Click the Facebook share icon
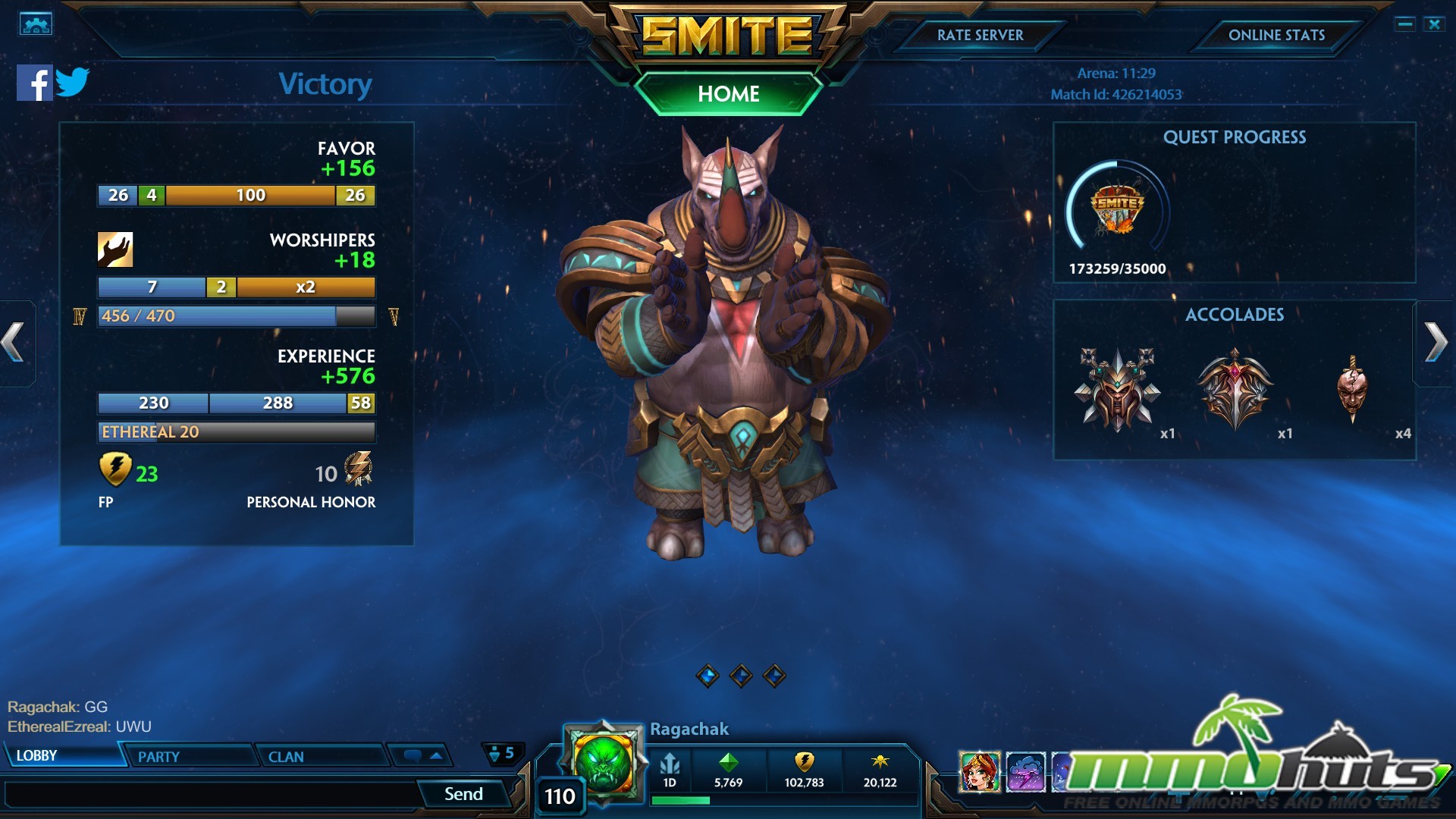Image resolution: width=1456 pixels, height=819 pixels. click(34, 83)
